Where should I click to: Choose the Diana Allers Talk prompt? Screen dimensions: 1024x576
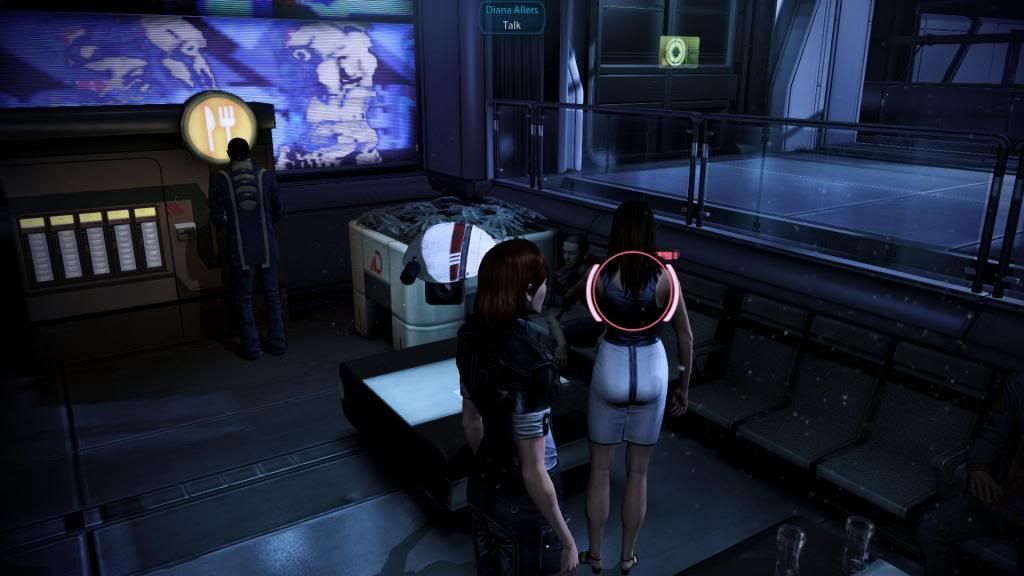click(x=510, y=17)
